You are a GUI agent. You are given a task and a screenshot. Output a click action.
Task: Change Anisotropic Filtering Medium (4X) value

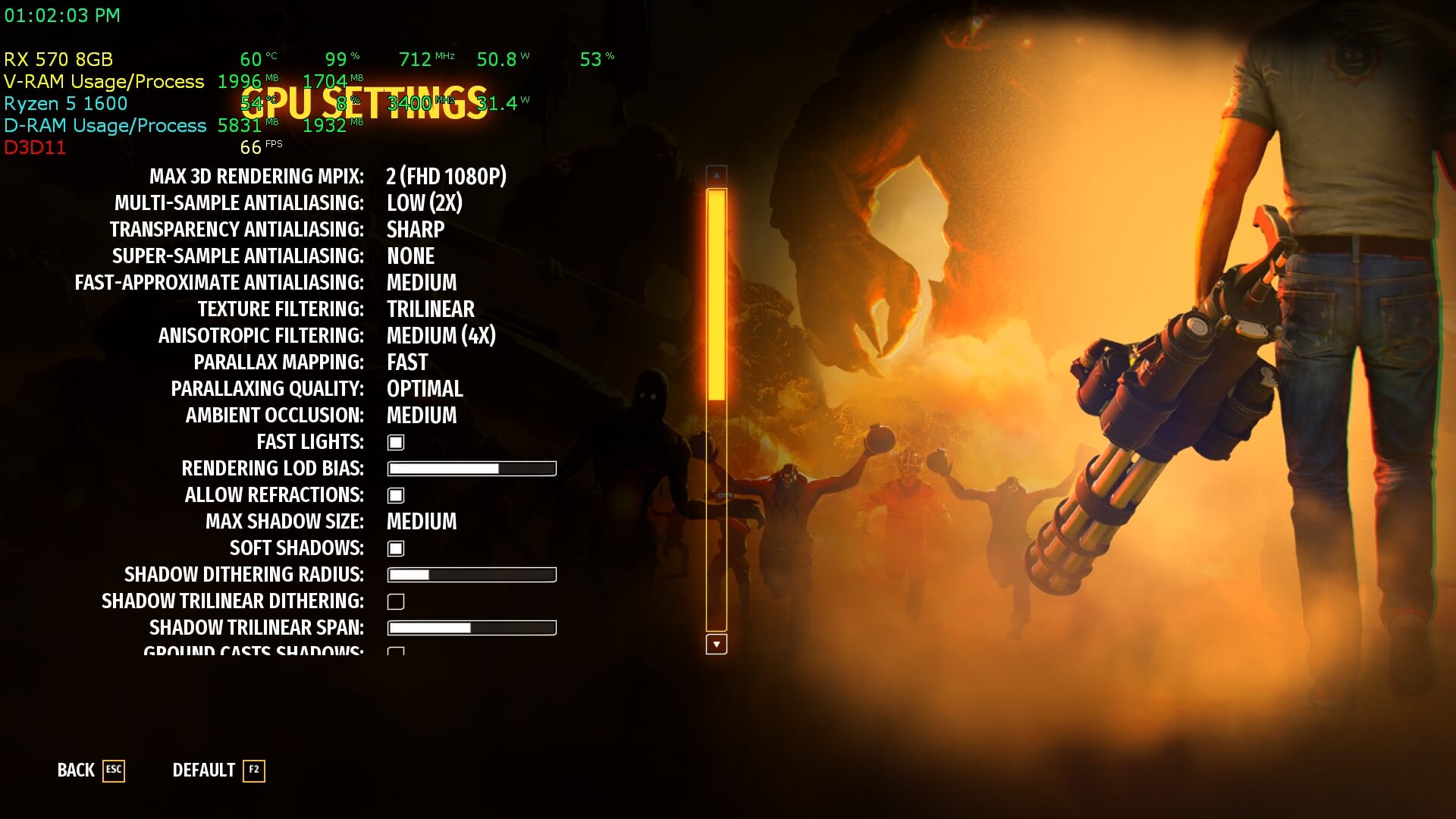click(441, 336)
